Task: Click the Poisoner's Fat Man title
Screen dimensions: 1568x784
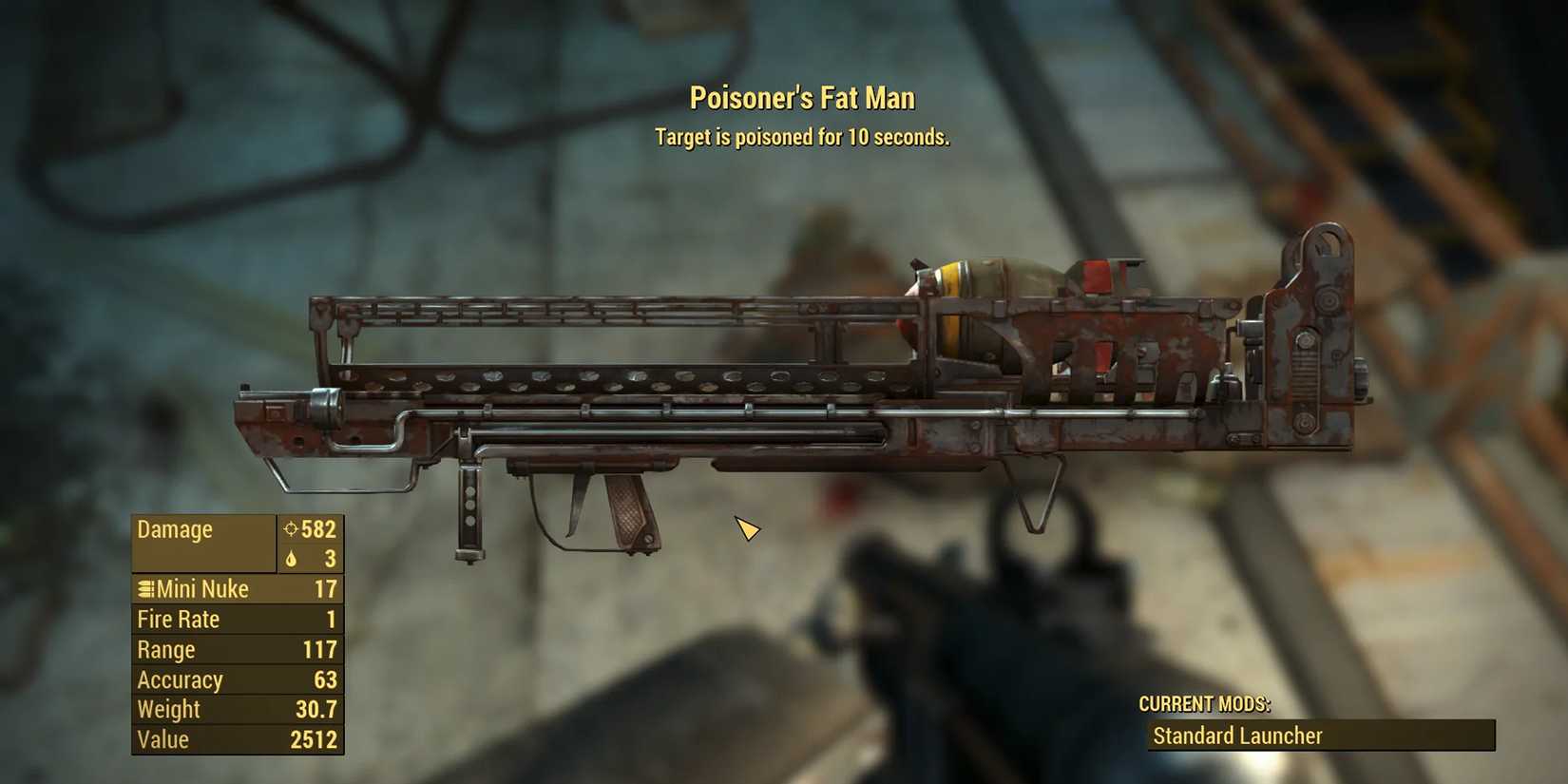Action: coord(801,97)
